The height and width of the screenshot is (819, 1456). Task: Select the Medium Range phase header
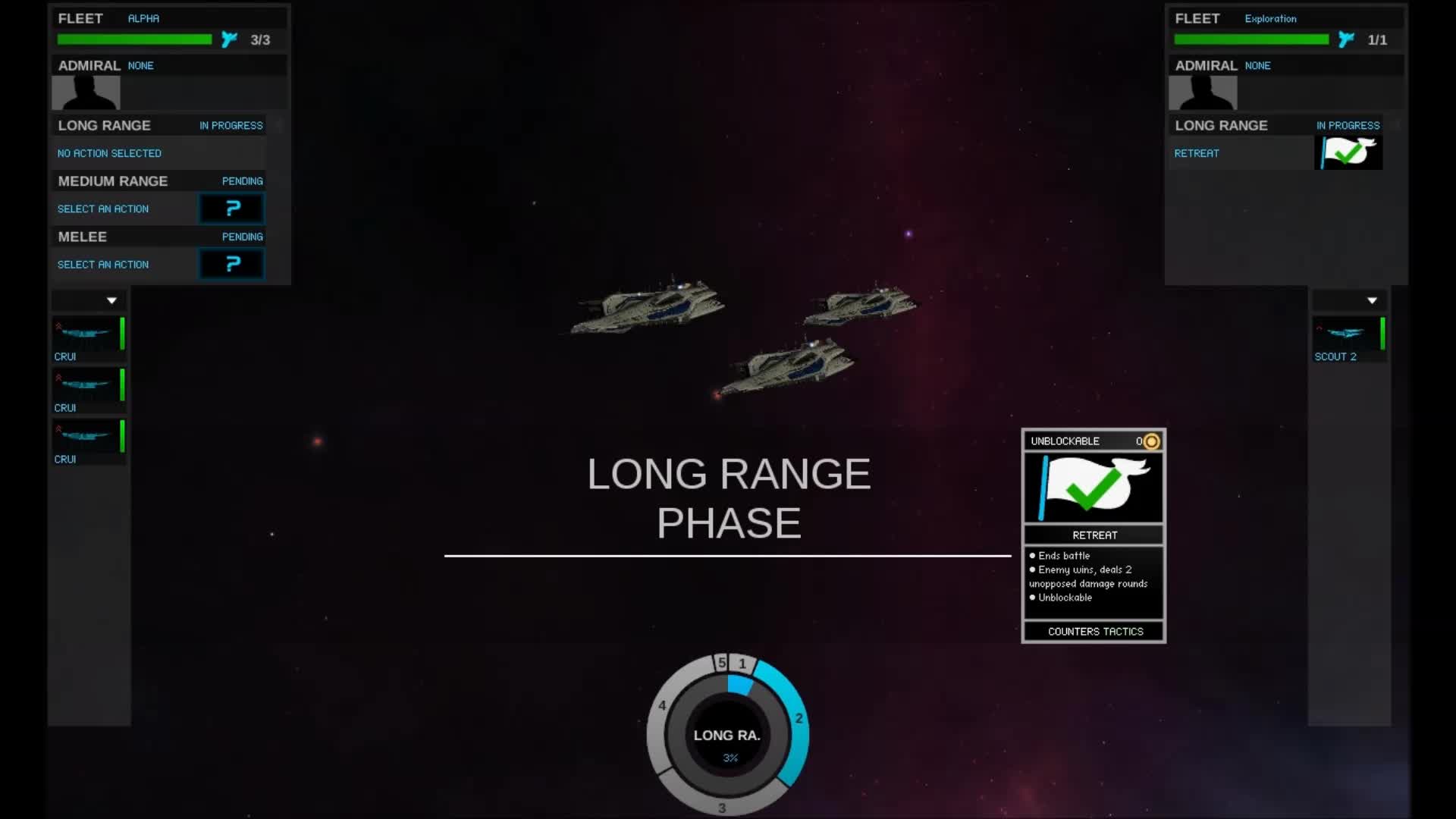point(113,180)
